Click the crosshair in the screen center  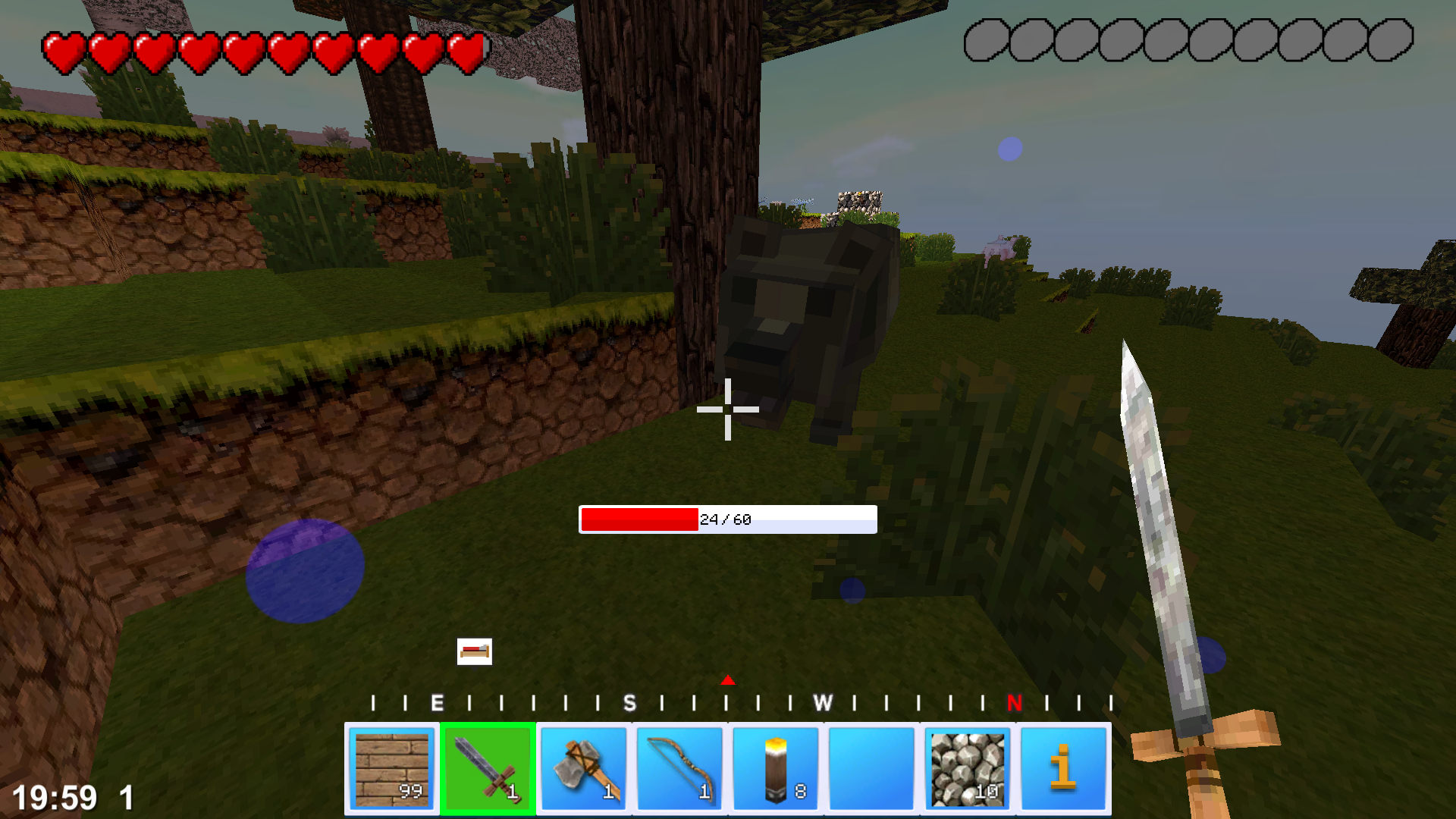click(x=728, y=409)
